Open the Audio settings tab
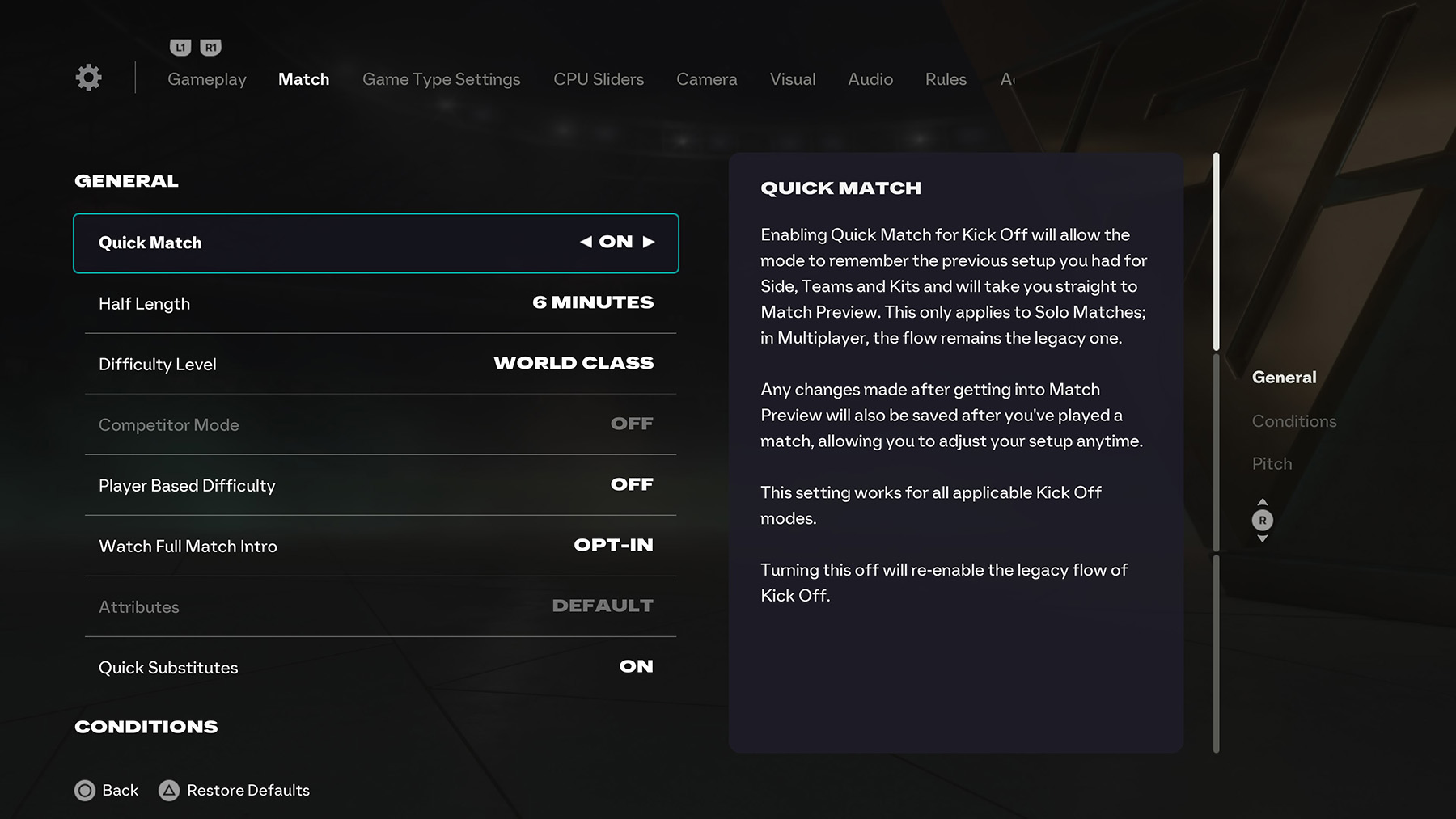Viewport: 1456px width, 819px height. pyautogui.click(x=870, y=79)
